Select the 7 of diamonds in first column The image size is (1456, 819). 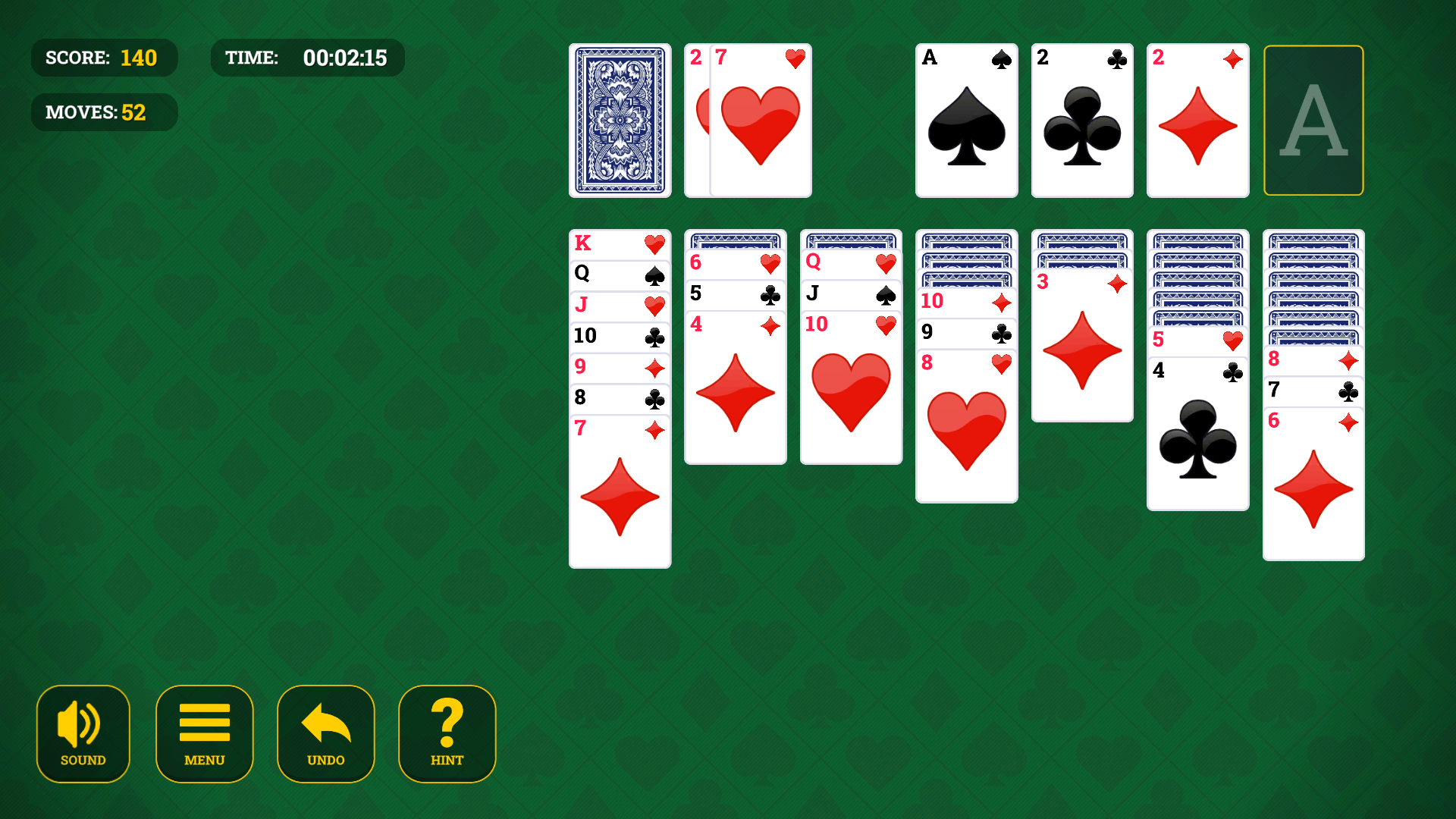coord(620,493)
